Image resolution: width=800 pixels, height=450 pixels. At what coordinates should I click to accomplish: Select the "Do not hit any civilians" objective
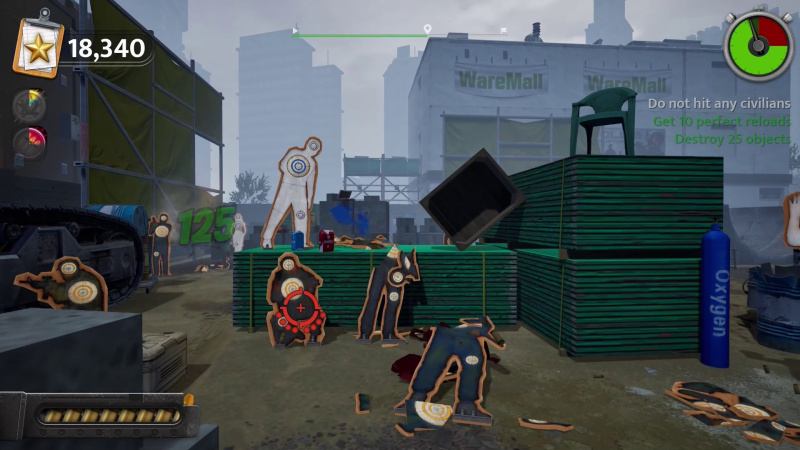pyautogui.click(x=718, y=104)
